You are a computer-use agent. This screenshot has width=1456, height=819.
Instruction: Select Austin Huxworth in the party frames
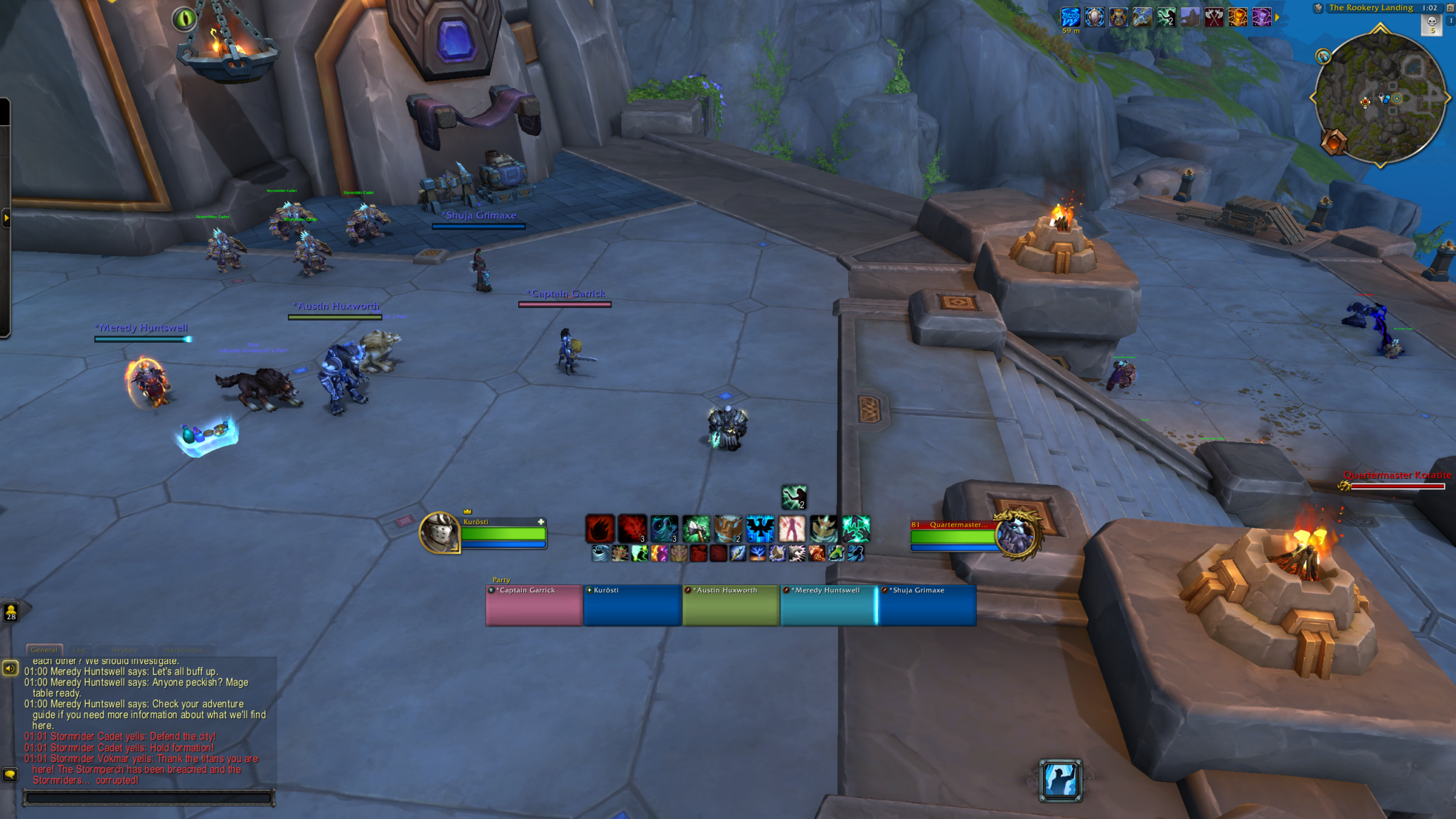(x=730, y=606)
